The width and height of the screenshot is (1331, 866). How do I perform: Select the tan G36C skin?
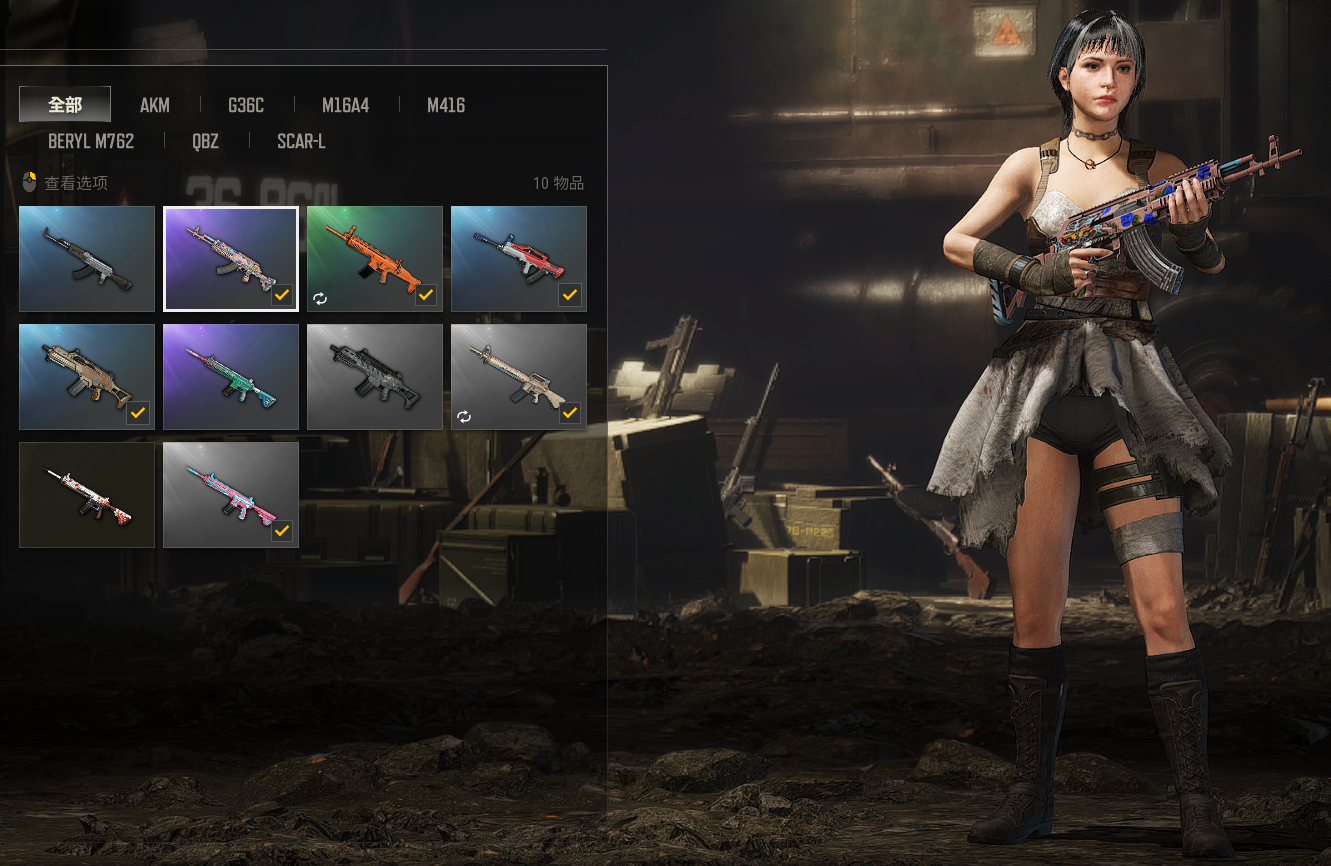tap(87, 377)
